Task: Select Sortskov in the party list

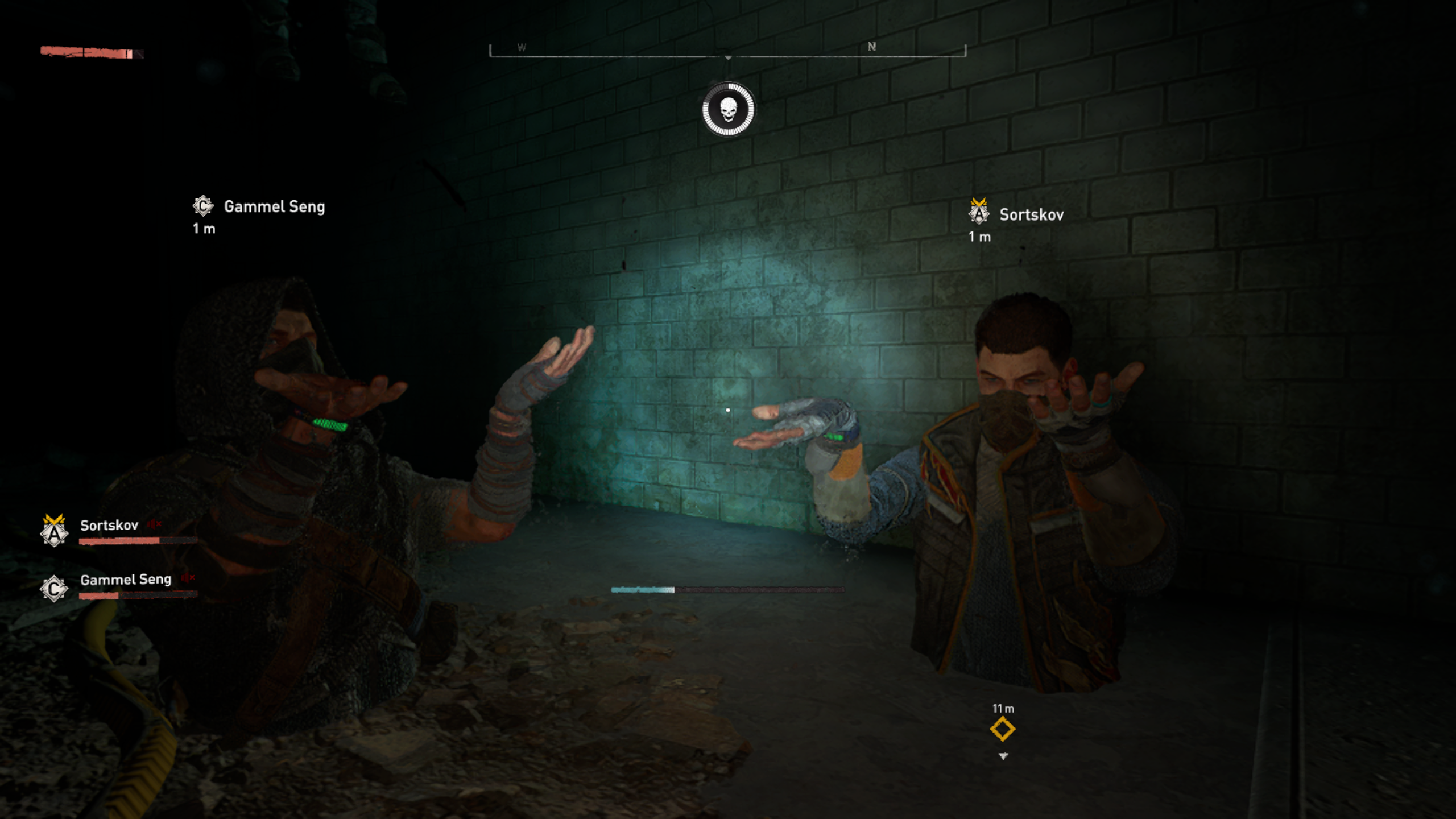Action: [109, 525]
